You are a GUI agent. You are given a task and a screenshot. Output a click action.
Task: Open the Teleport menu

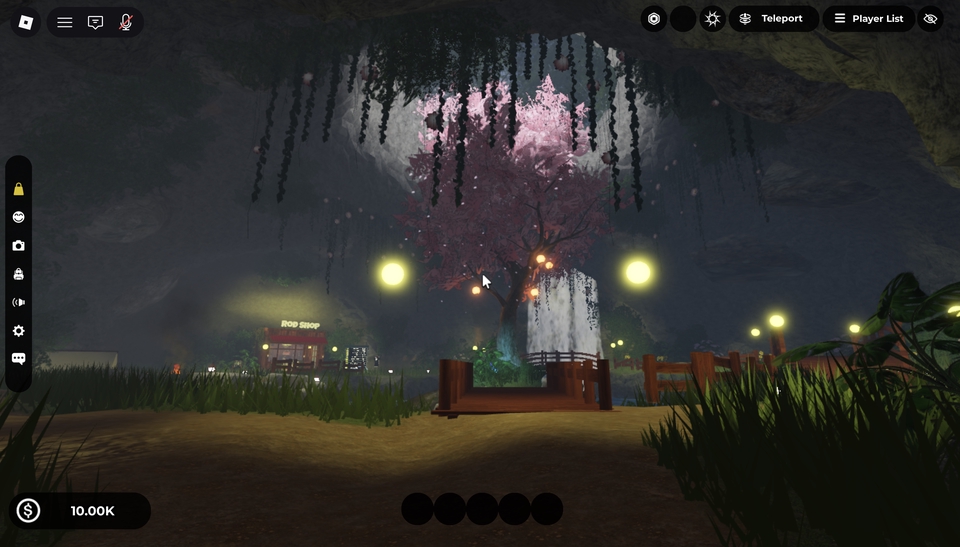coord(773,19)
